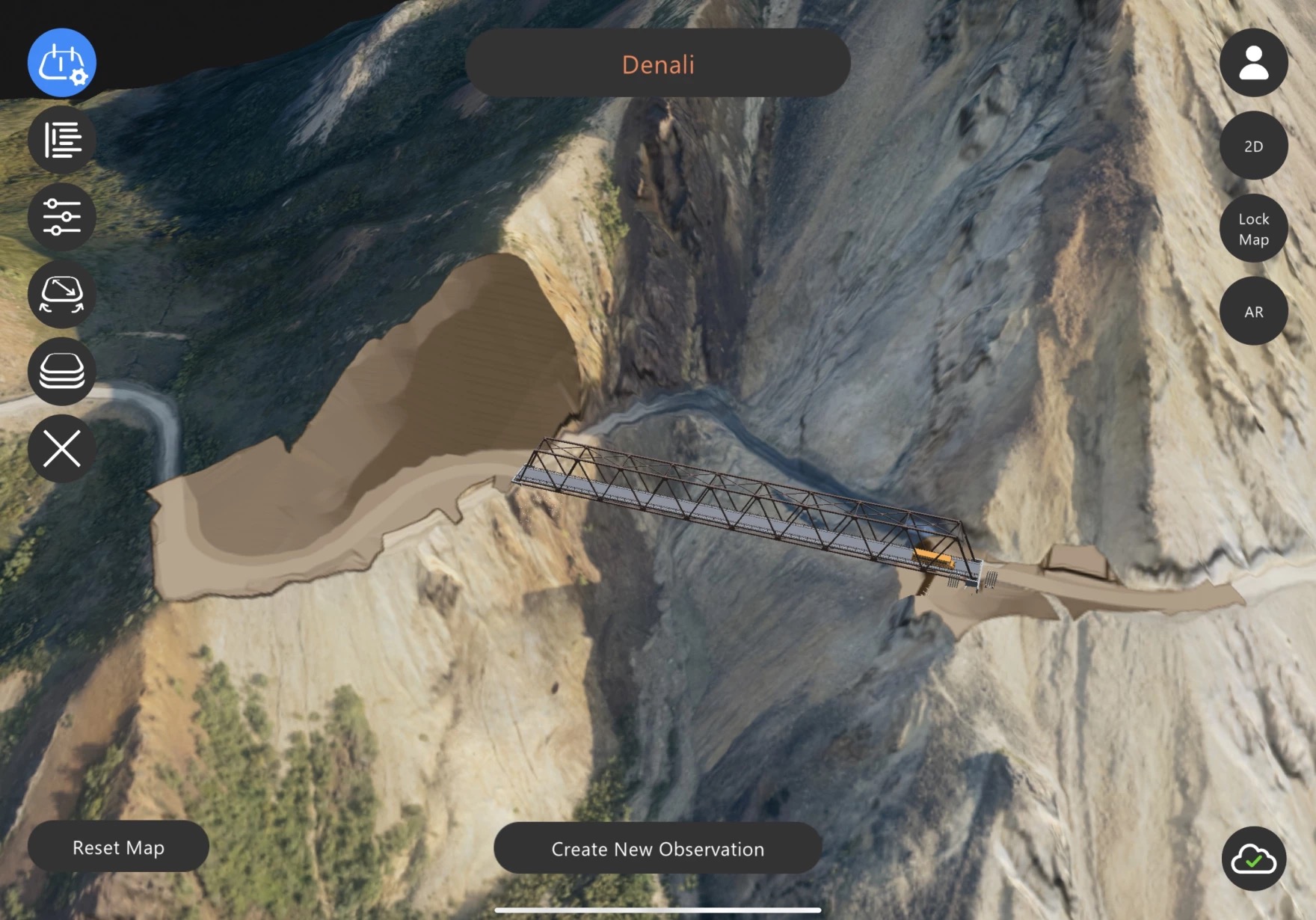Open the display adjustment sliders panel

61,217
